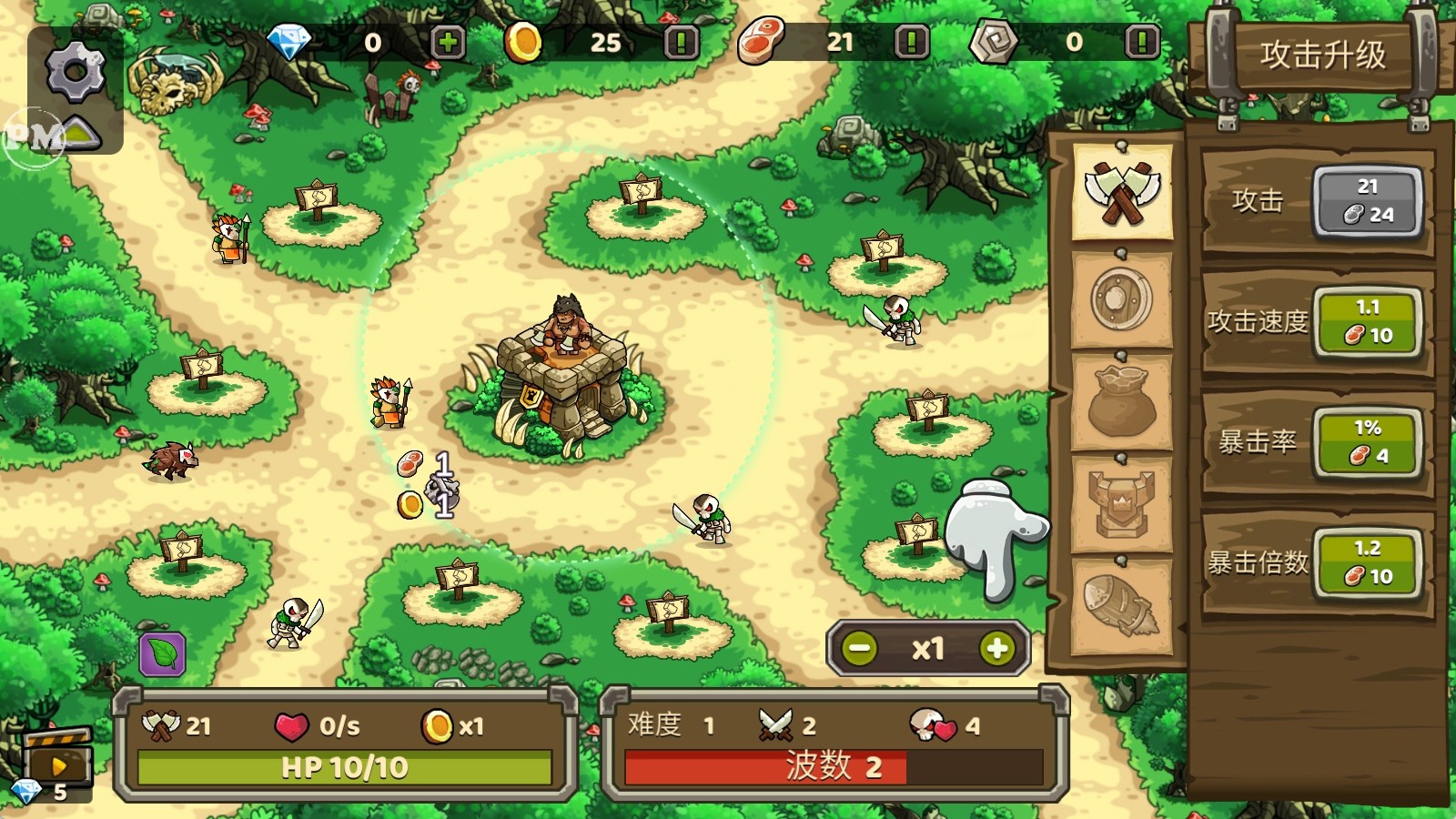
Task: Purchase the 攻击速度 upgrade for 10 meat
Action: [x=1367, y=322]
